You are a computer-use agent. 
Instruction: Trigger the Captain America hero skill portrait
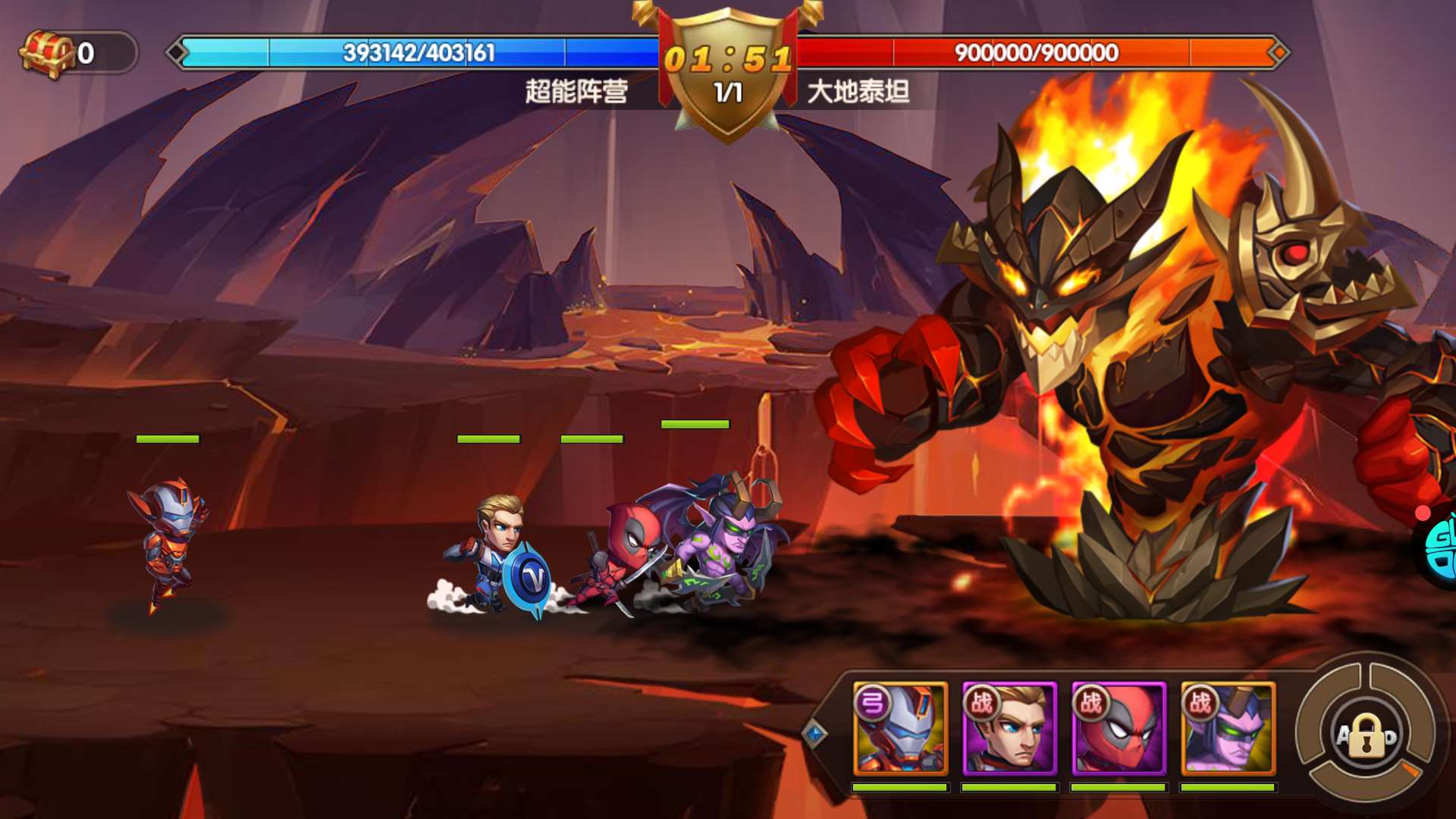coord(1009,729)
